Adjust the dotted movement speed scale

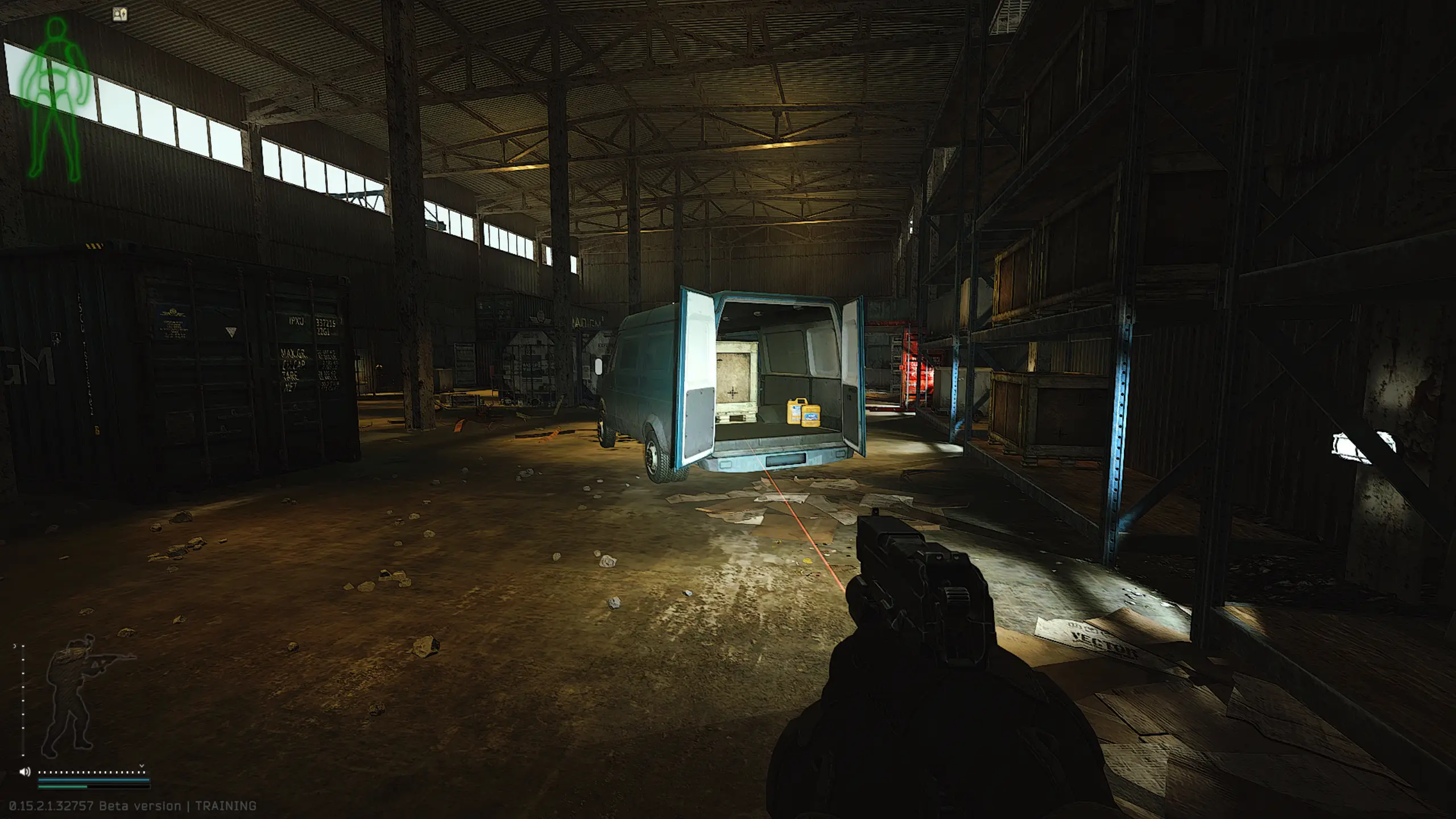click(x=92, y=772)
